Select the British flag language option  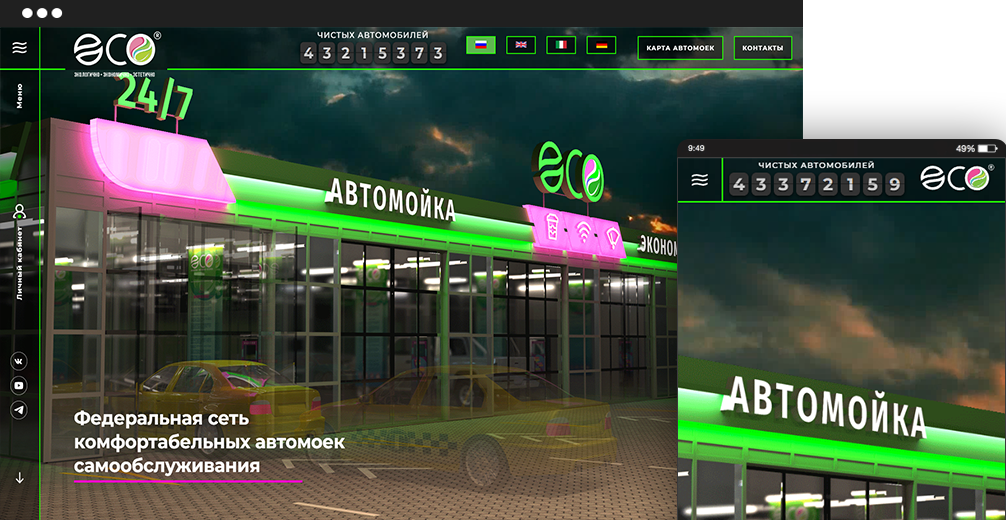click(521, 45)
